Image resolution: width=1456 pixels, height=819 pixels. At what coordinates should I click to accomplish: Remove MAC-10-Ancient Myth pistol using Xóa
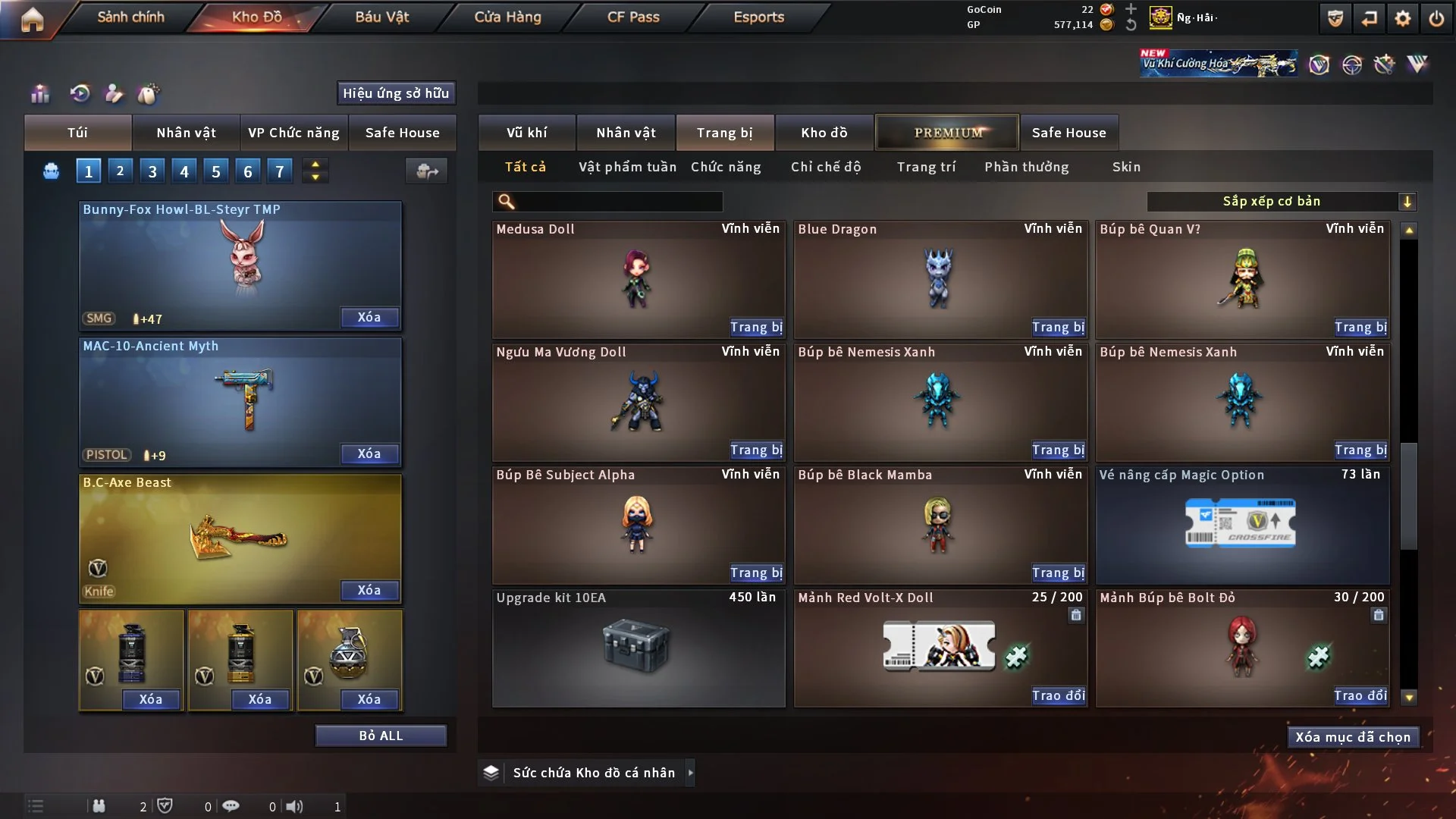click(369, 453)
